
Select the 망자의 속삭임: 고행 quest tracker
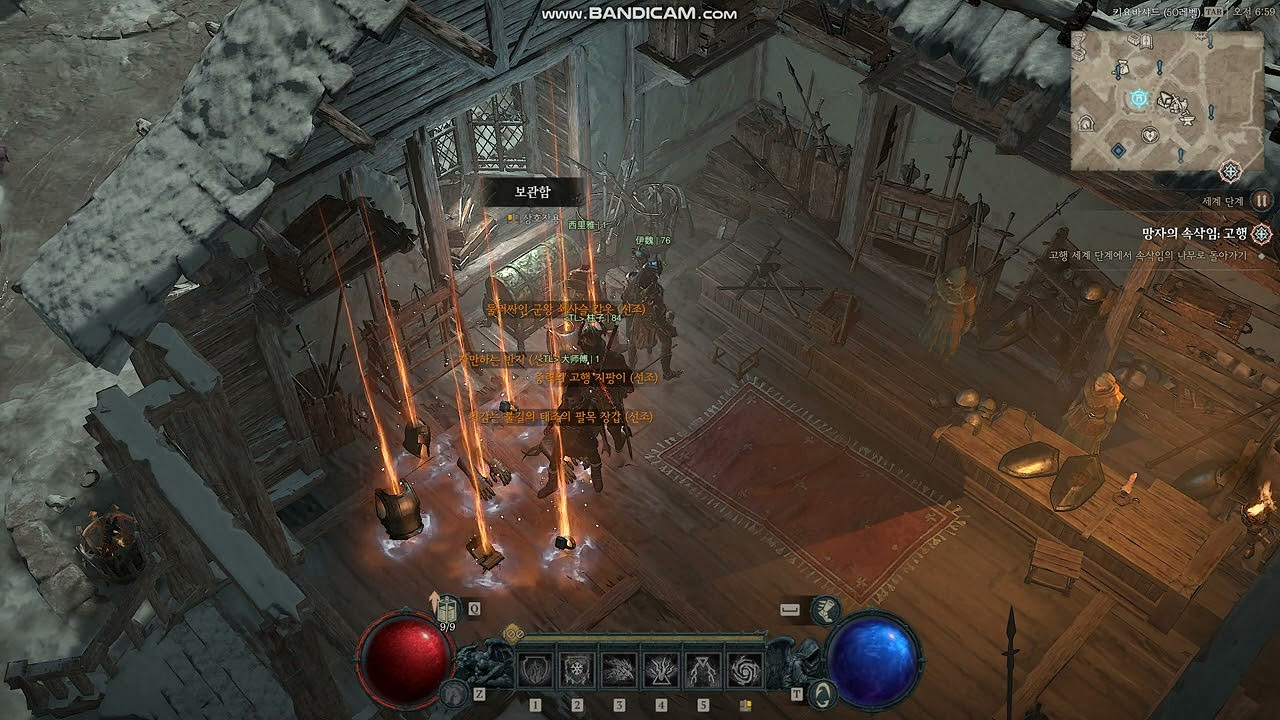tap(1195, 234)
